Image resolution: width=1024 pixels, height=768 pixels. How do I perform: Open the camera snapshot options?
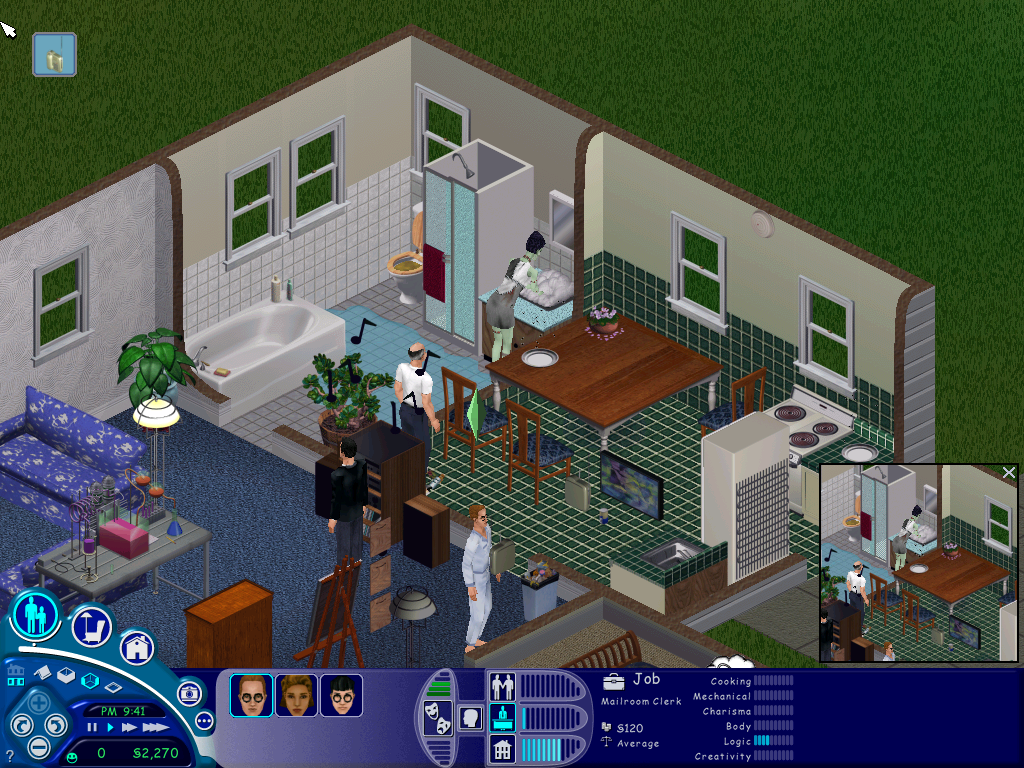pos(189,693)
